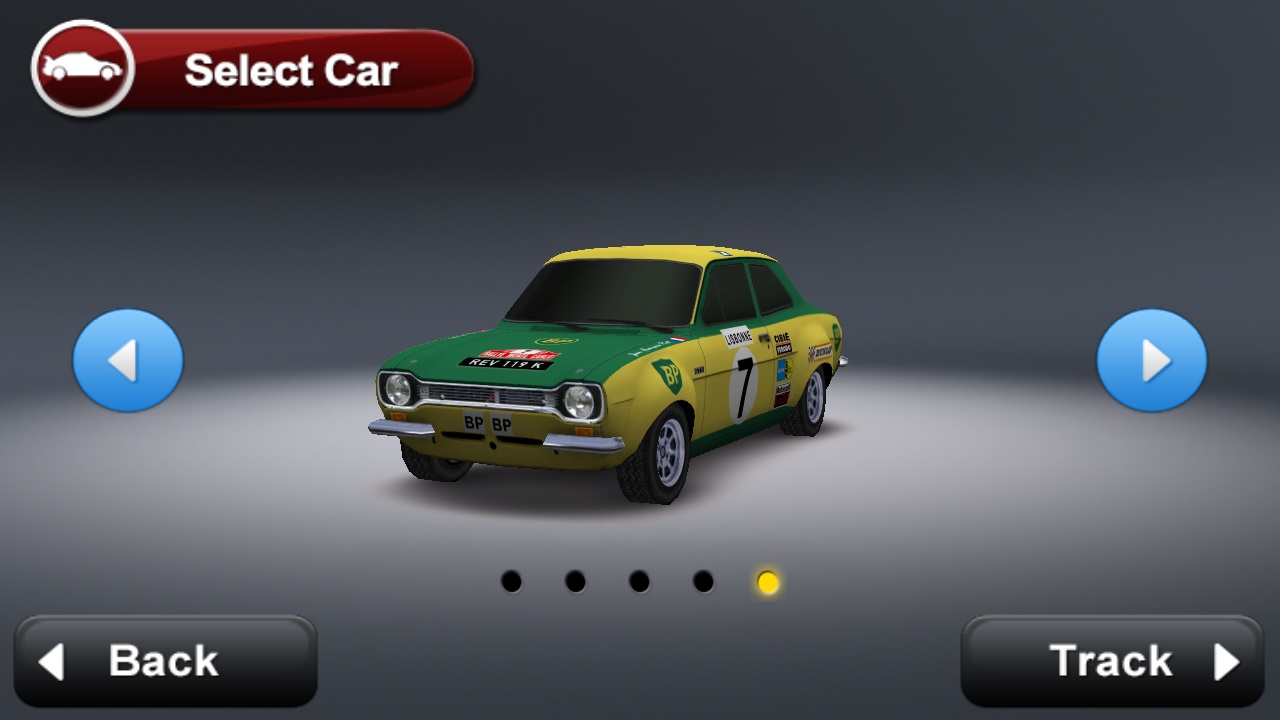Click the BP BP plate on the front bumper
Viewport: 1280px width, 720px height.
tap(488, 424)
